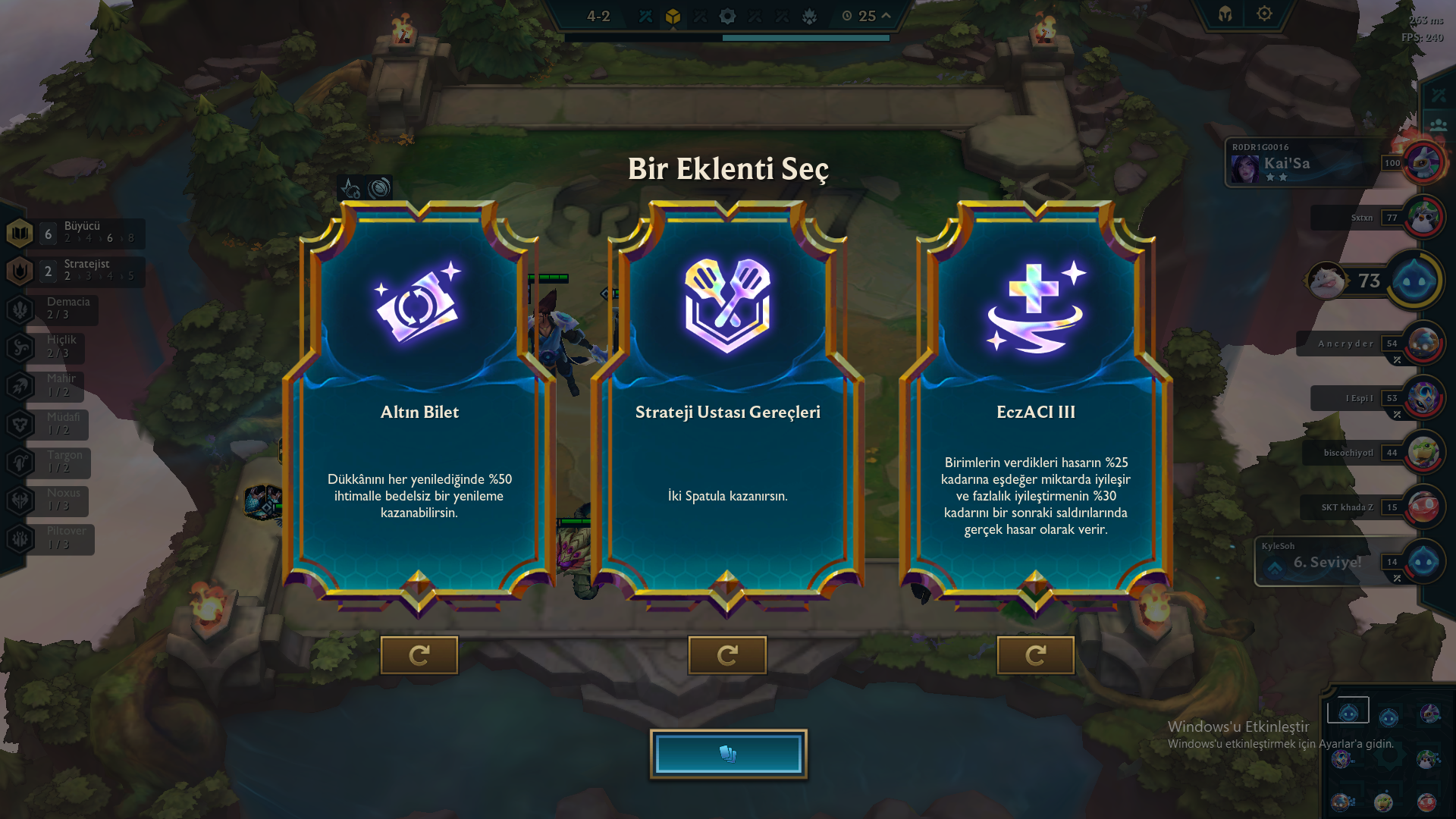Select the Stratejist trait icon
The width and height of the screenshot is (1456, 819).
coord(19,270)
